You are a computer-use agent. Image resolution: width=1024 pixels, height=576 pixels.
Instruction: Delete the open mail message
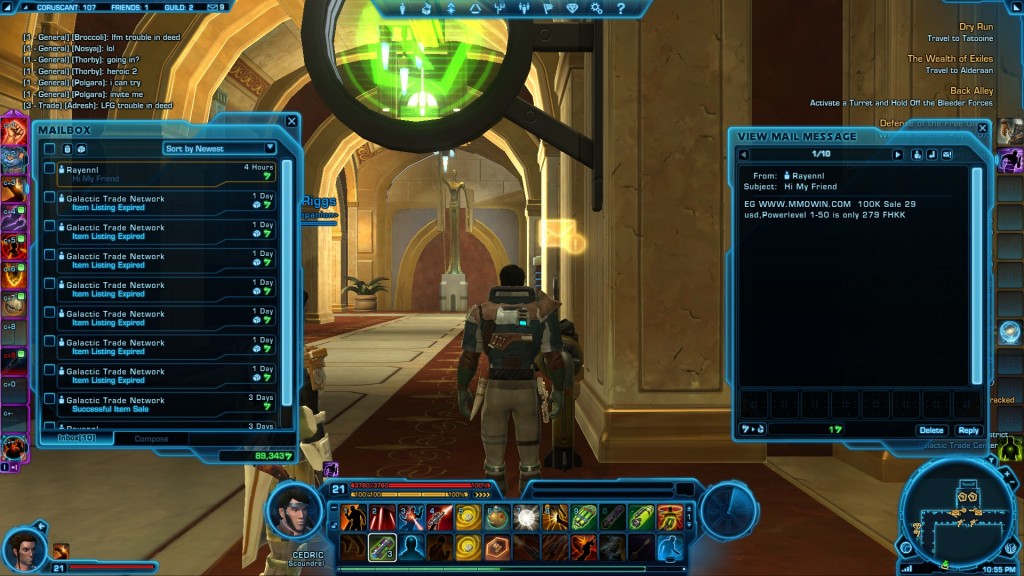[x=931, y=430]
